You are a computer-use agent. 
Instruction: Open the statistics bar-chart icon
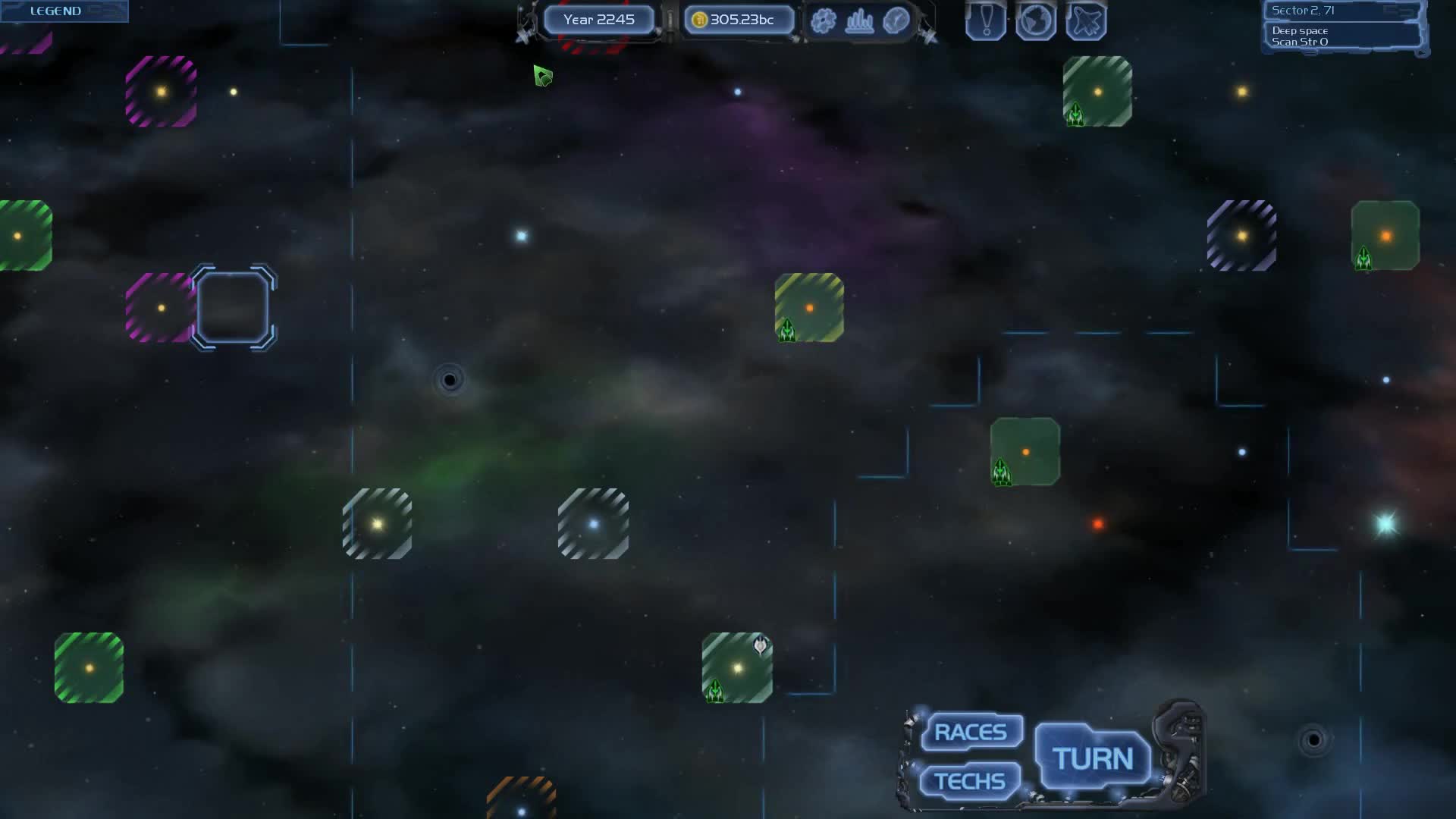click(859, 20)
